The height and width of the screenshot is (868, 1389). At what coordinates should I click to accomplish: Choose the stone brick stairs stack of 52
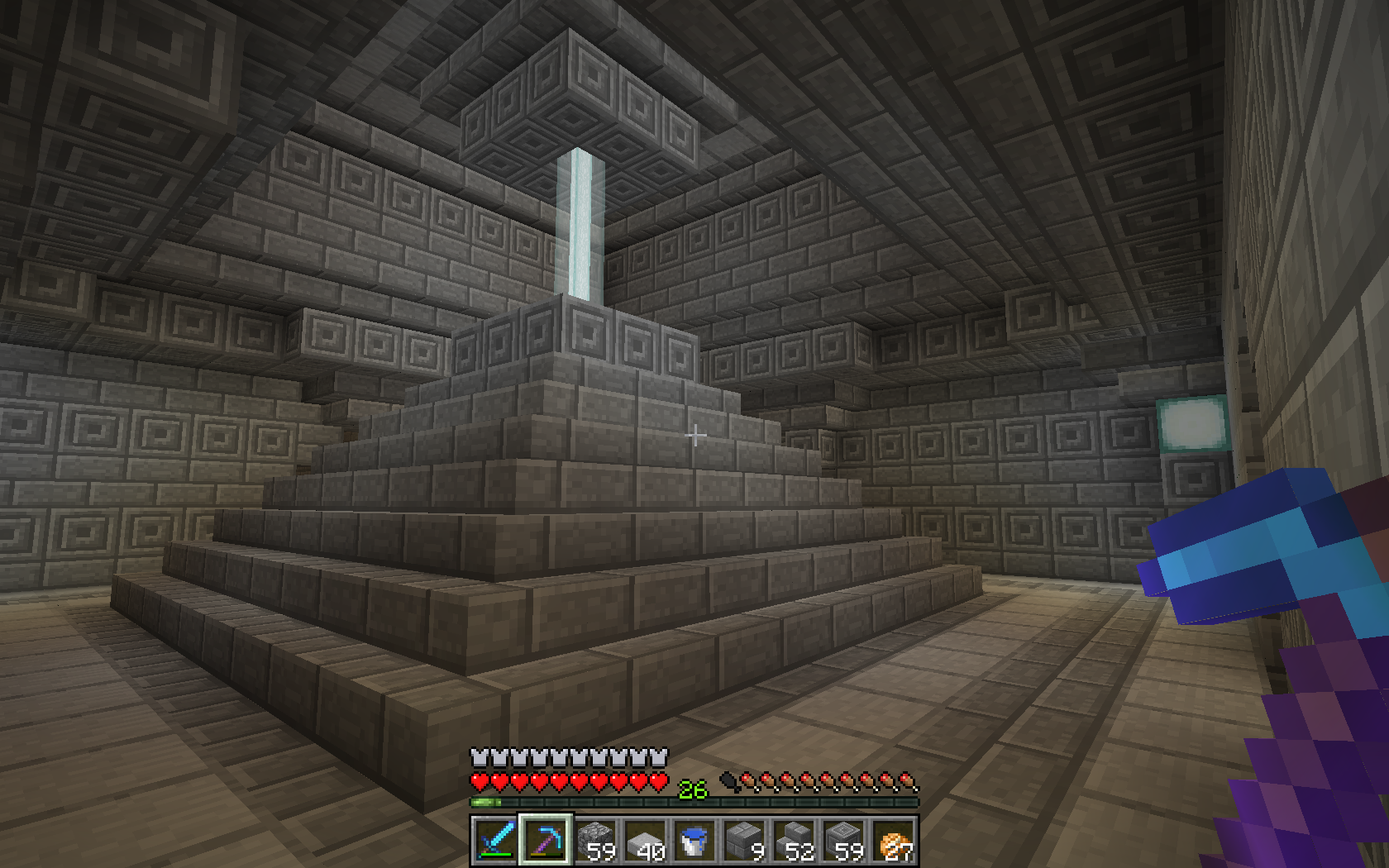[793, 841]
